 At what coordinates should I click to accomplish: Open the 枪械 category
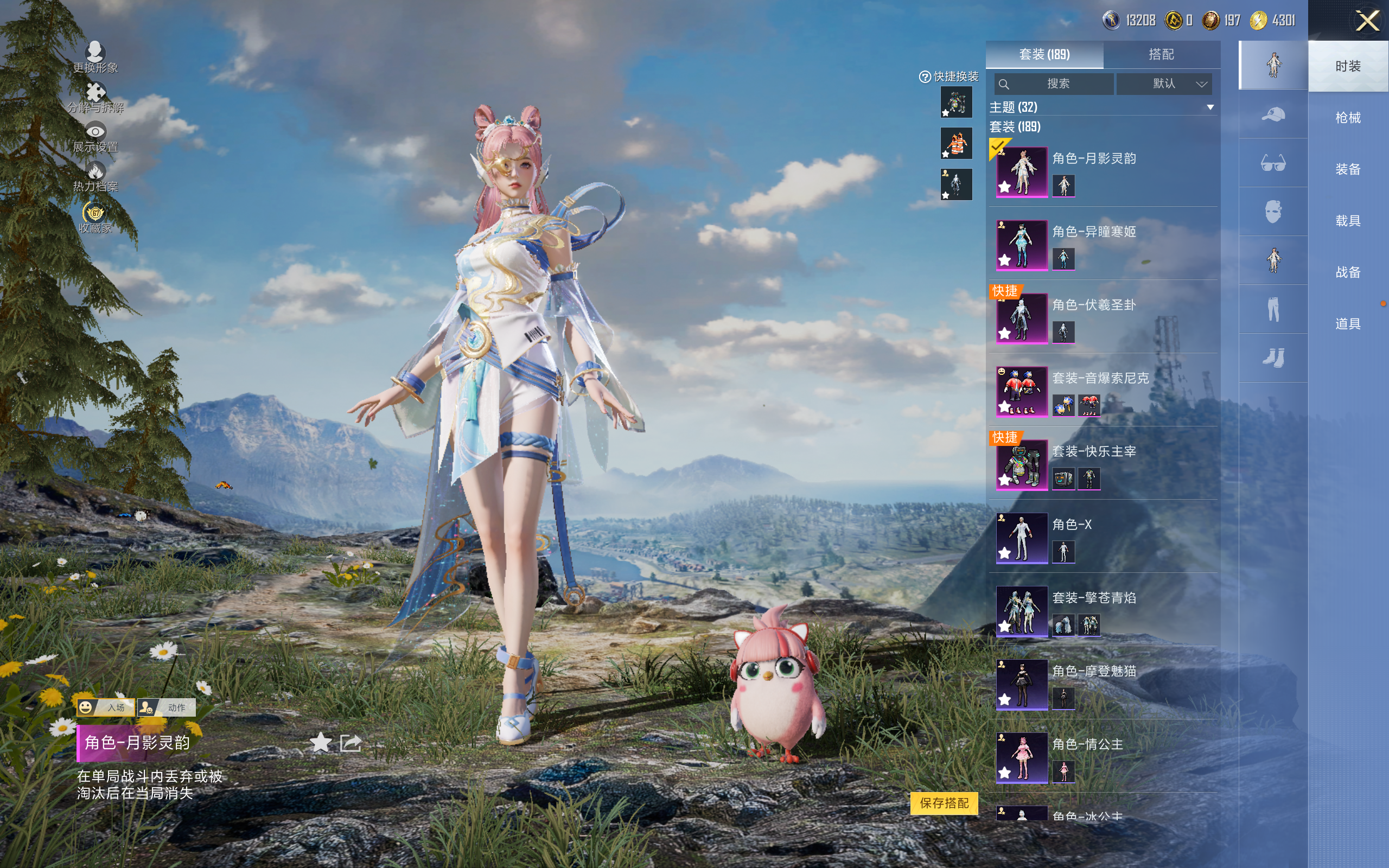pos(1347,118)
